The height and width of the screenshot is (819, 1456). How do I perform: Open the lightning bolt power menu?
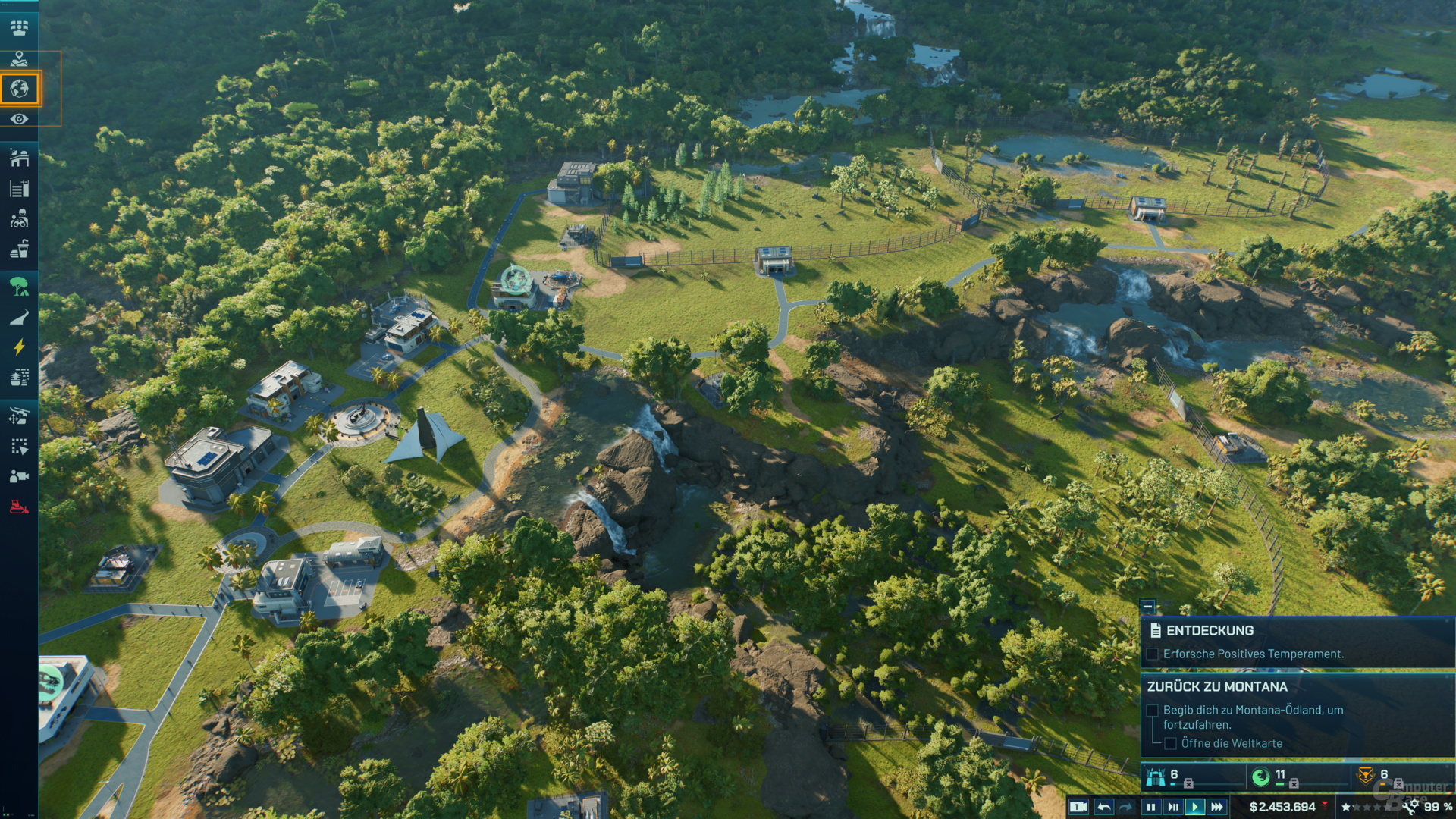tap(20, 347)
